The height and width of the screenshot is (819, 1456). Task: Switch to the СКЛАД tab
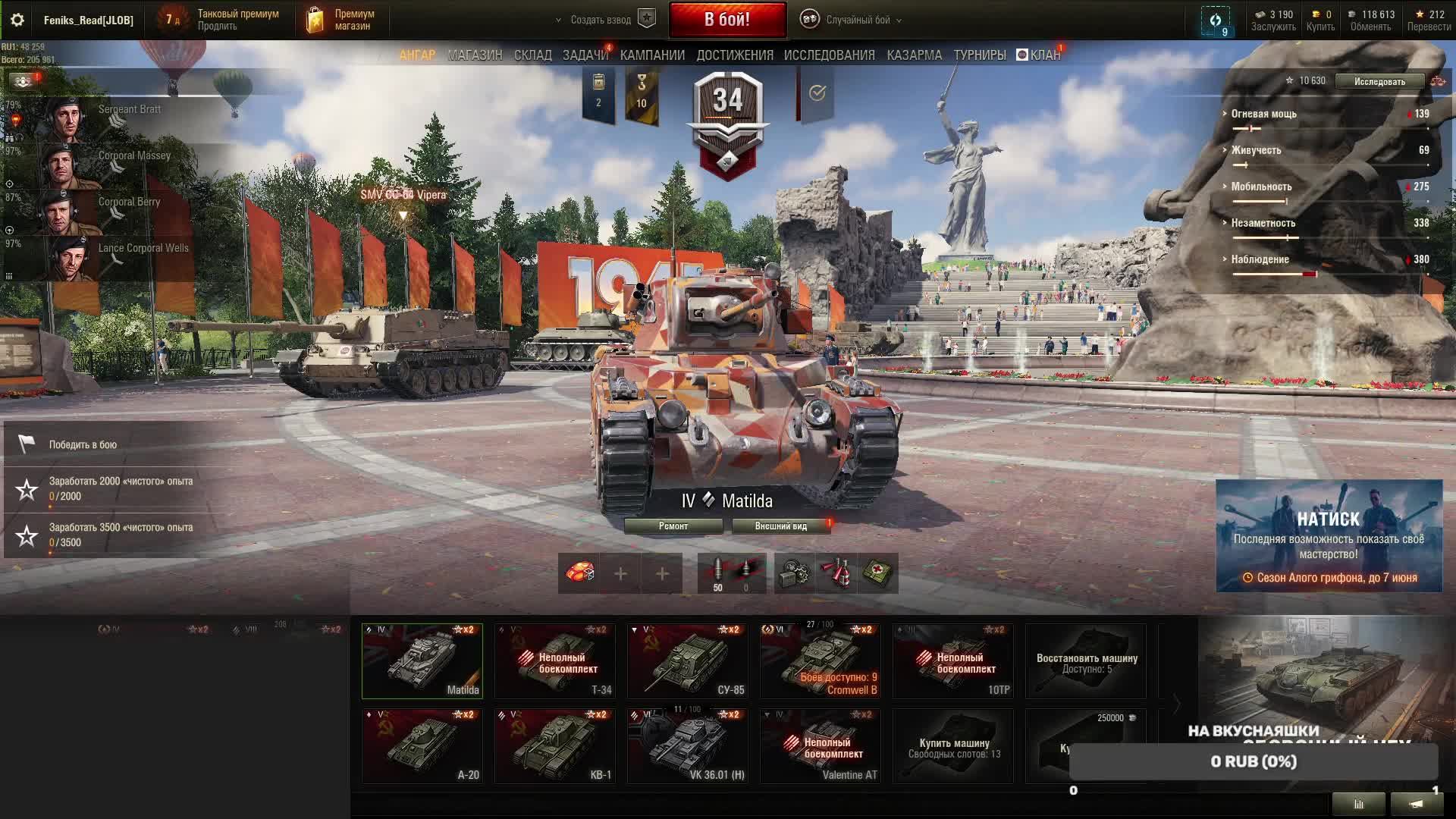click(532, 55)
